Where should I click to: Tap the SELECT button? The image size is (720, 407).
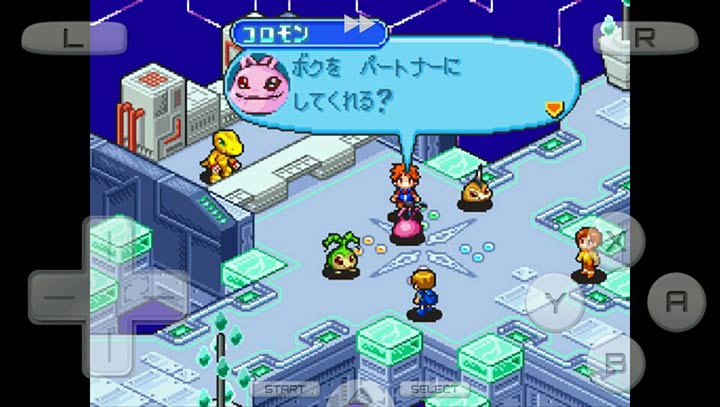coord(434,389)
